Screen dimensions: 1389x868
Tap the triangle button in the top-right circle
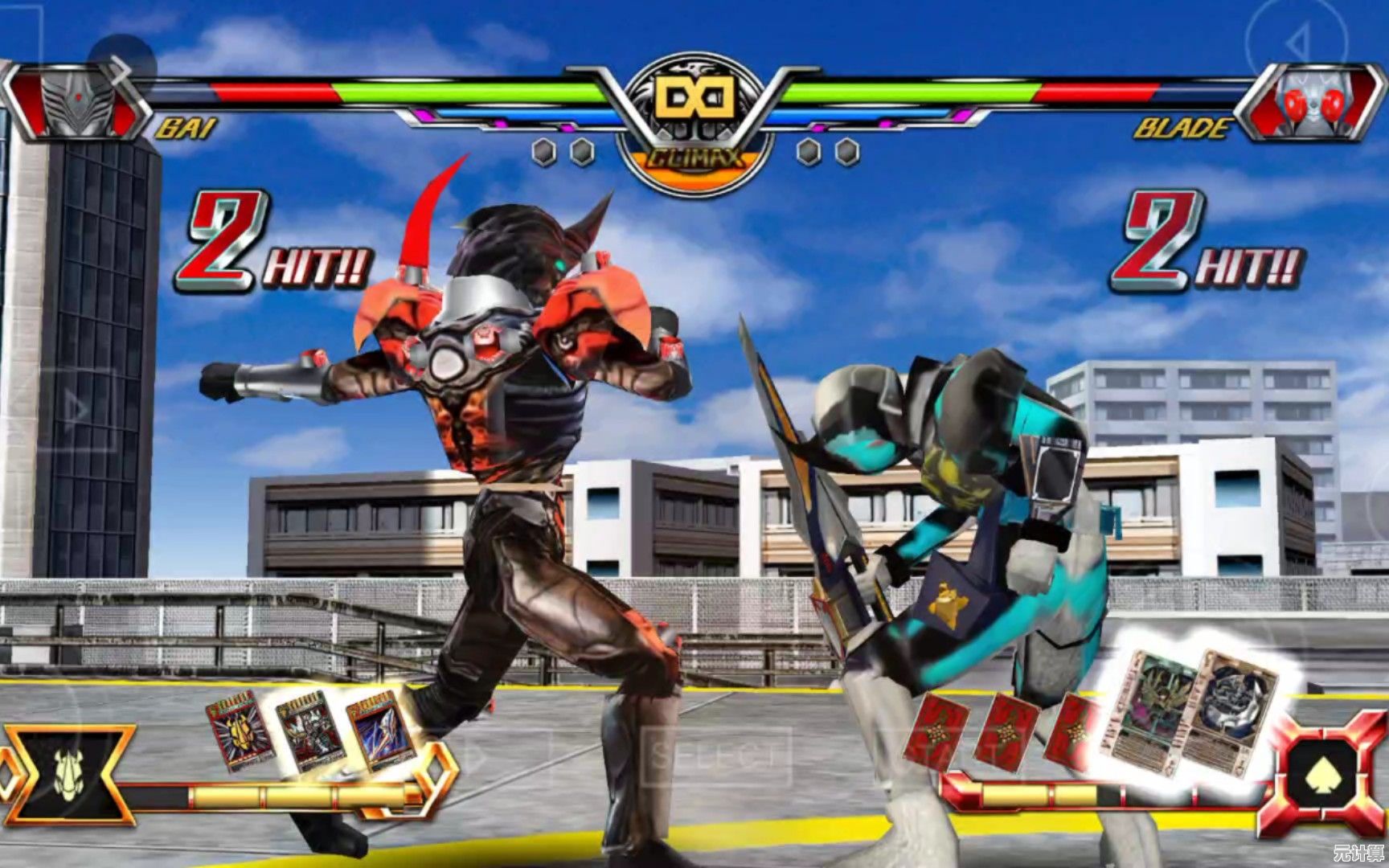pyautogui.click(x=1296, y=42)
